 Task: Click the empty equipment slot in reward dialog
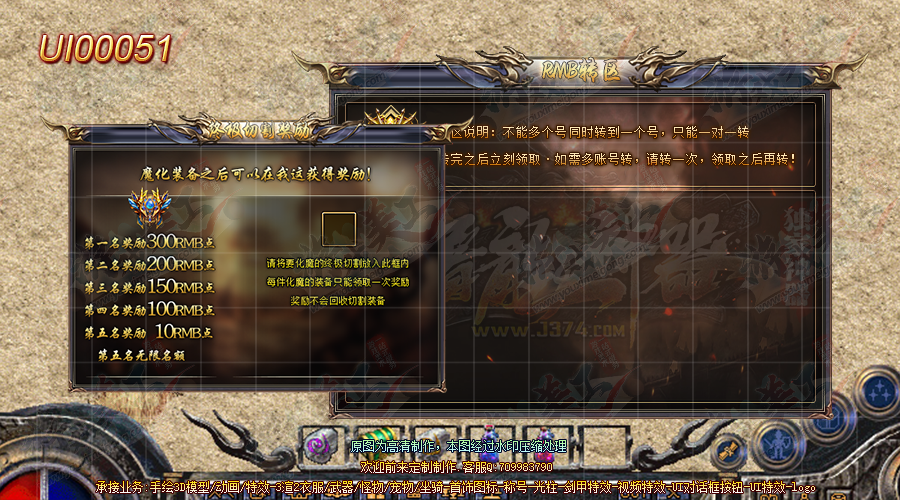tap(339, 229)
